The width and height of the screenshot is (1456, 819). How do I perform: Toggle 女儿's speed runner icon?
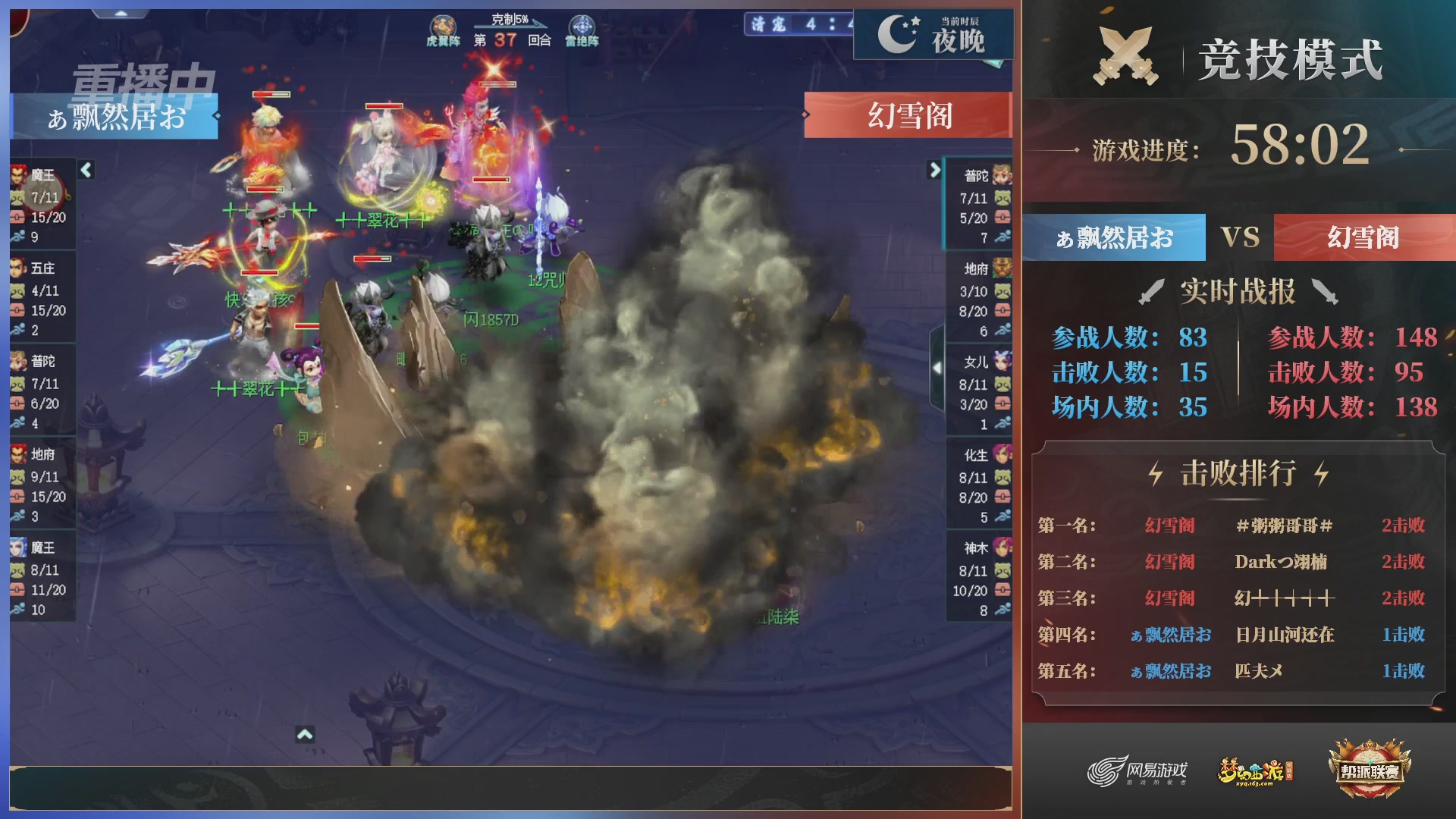point(1003,422)
